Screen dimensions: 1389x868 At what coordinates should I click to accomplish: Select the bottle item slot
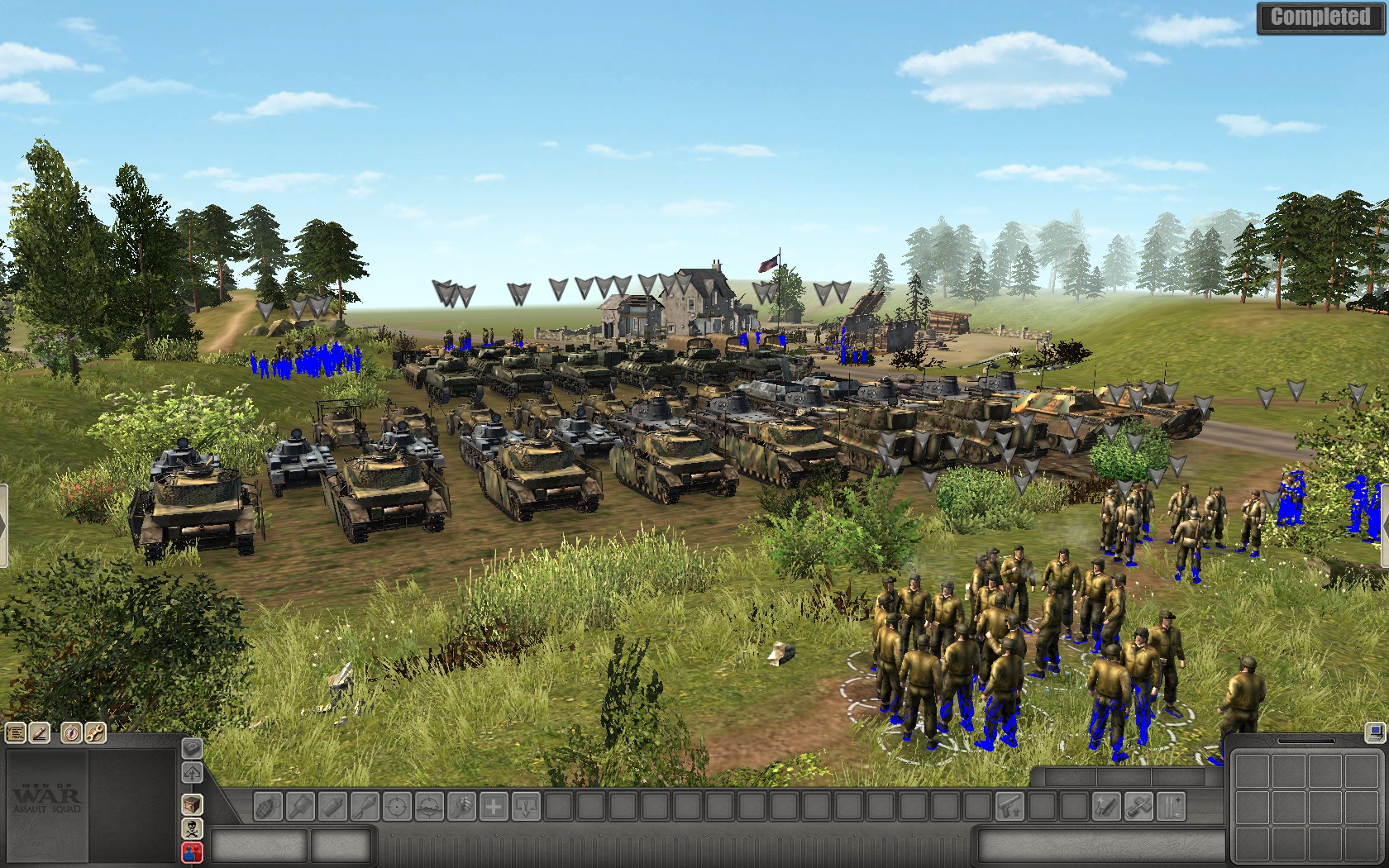332,806
